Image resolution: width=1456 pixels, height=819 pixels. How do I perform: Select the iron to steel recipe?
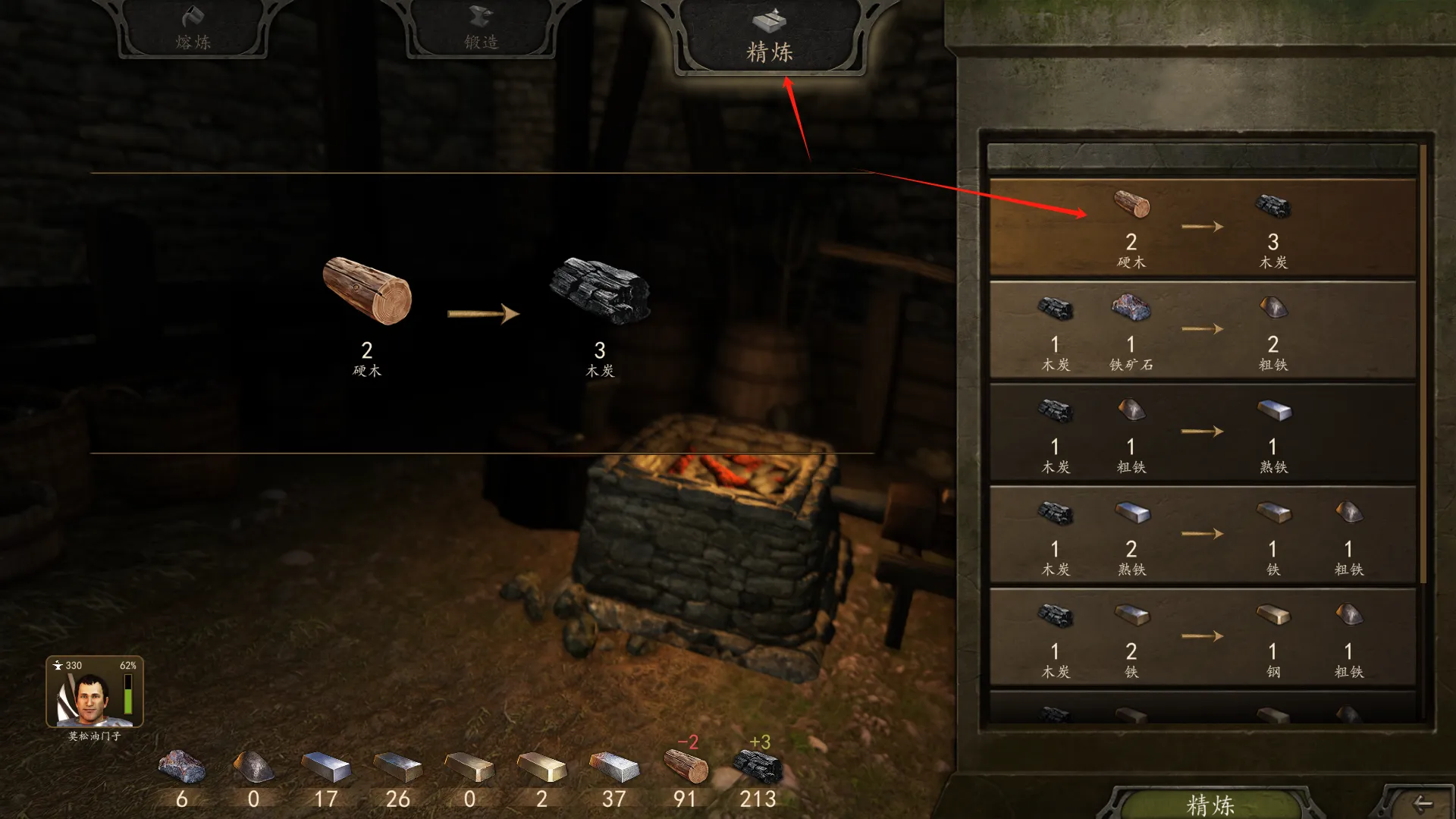1202,637
